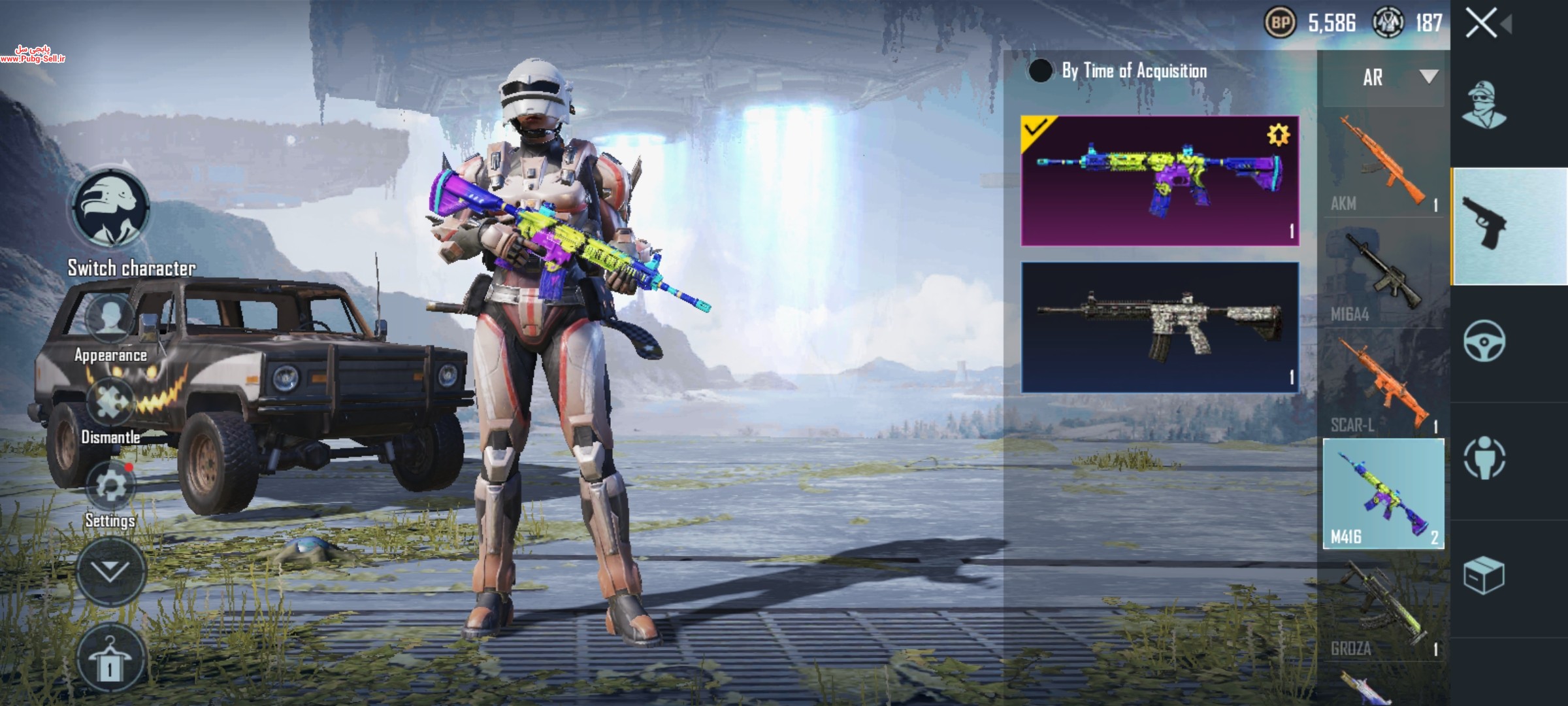Switch to the vehicle steering wheel tab
This screenshot has width=1568, height=706.
point(1484,341)
